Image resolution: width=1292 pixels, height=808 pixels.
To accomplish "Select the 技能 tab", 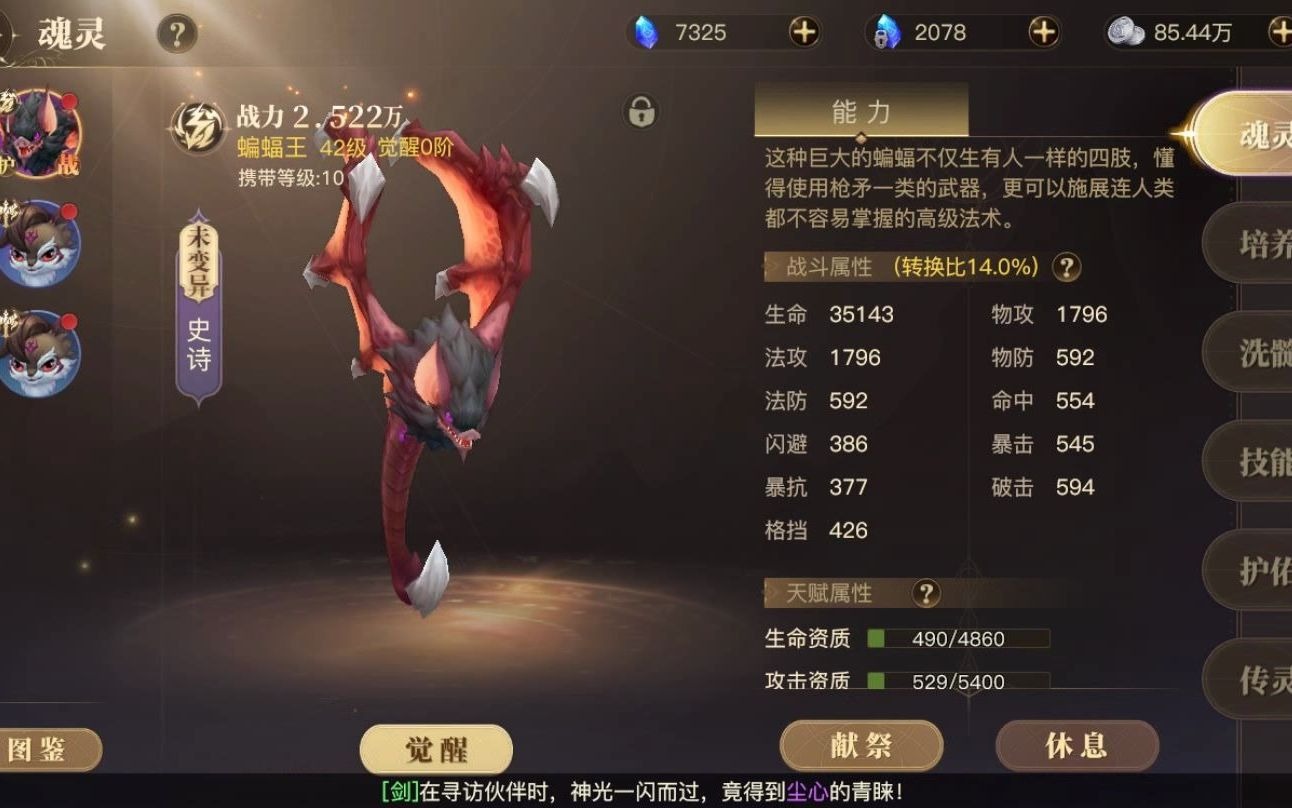I will pos(1253,462).
